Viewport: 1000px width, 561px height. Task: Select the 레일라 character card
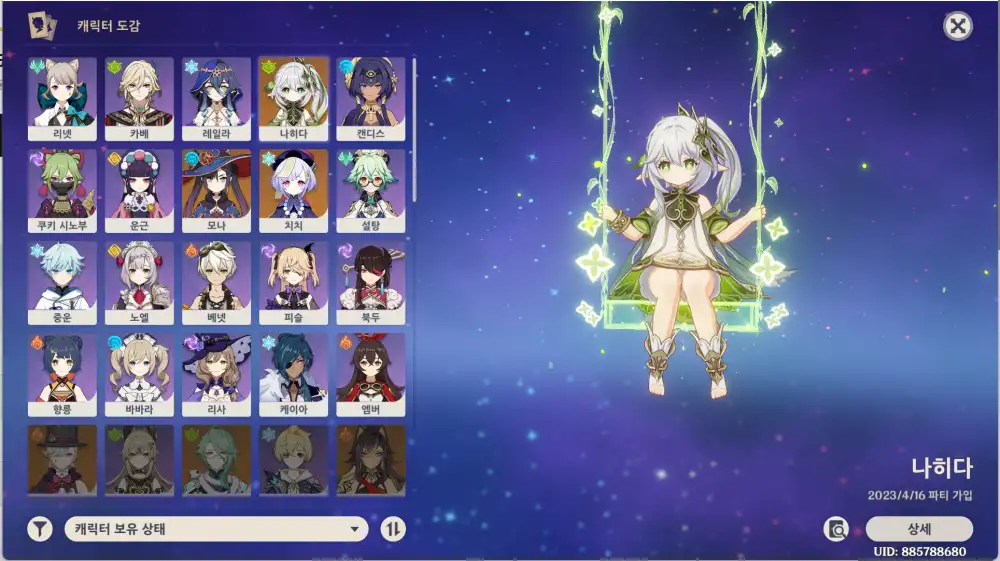pos(216,98)
